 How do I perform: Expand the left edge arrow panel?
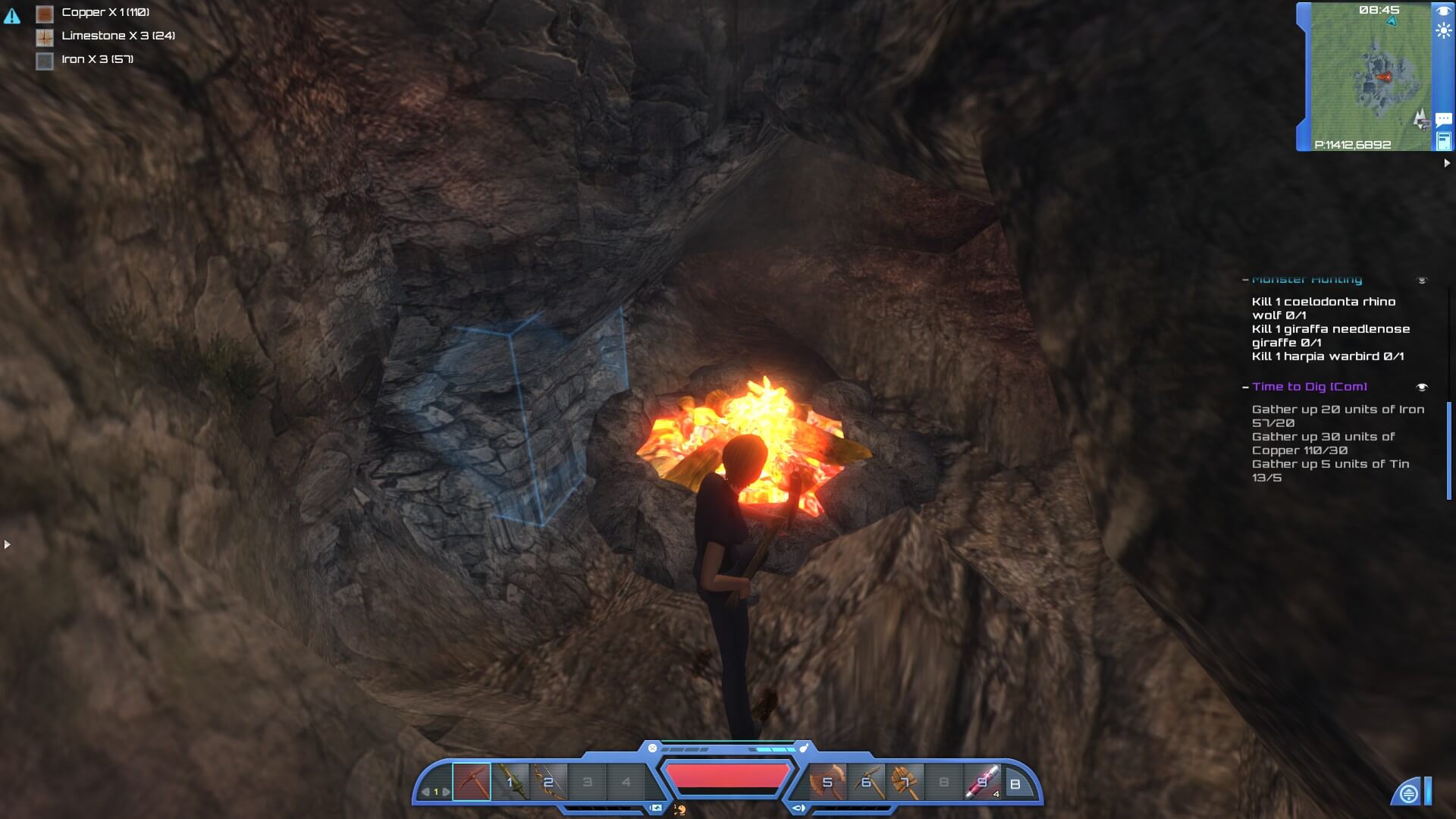tap(7, 544)
